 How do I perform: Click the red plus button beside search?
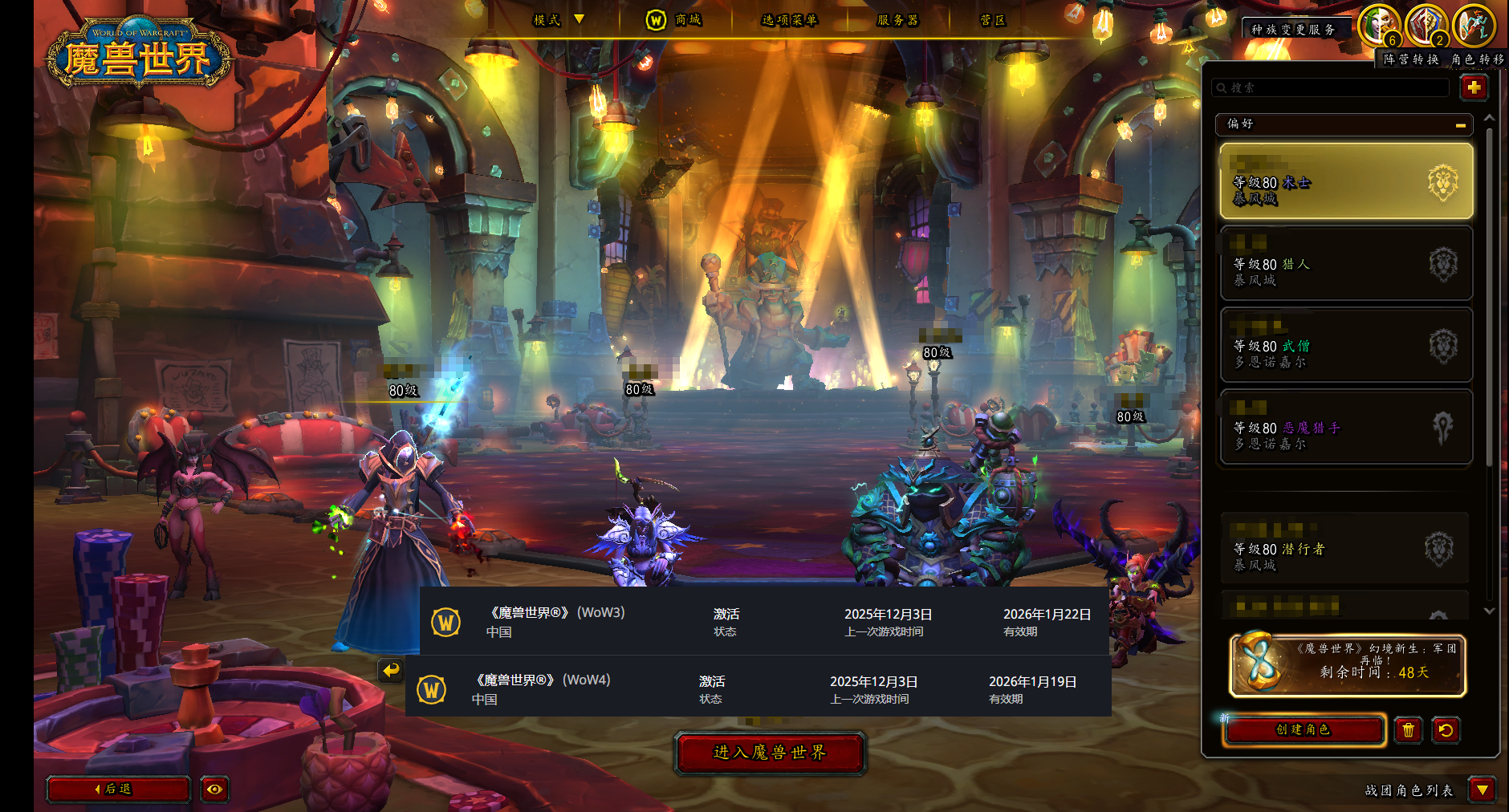click(1474, 87)
